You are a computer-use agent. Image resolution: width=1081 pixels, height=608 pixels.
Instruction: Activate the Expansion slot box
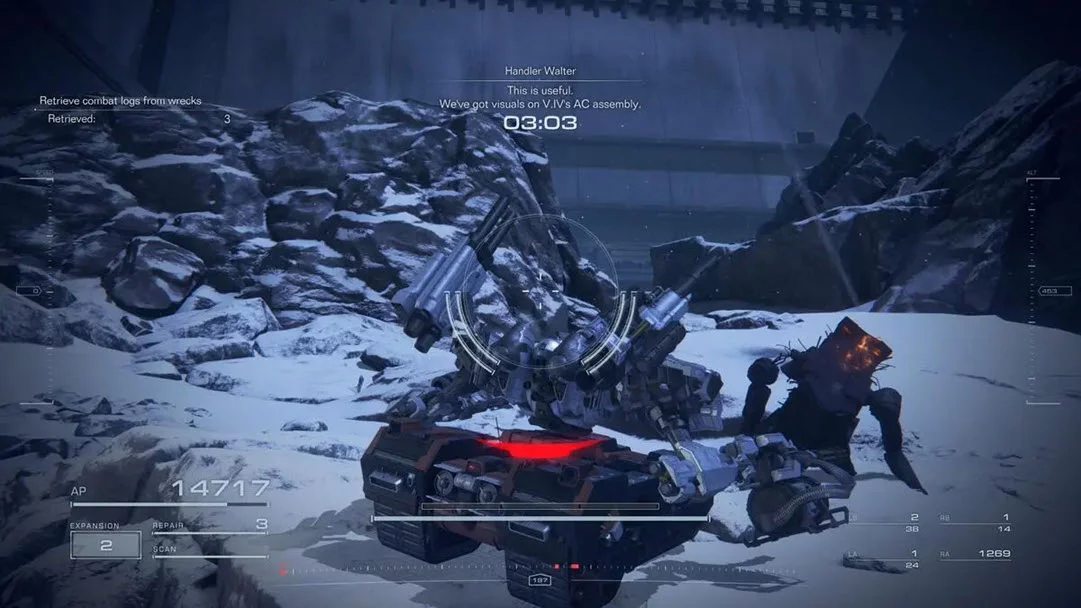tap(105, 544)
